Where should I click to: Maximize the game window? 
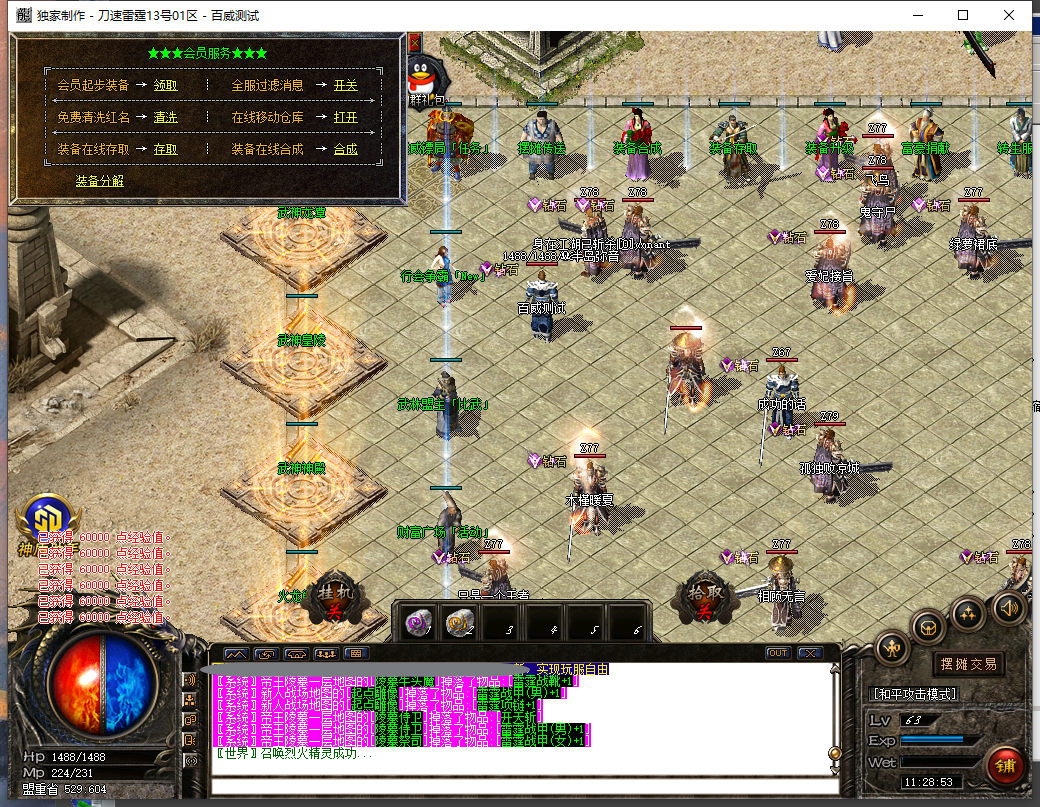(x=963, y=15)
